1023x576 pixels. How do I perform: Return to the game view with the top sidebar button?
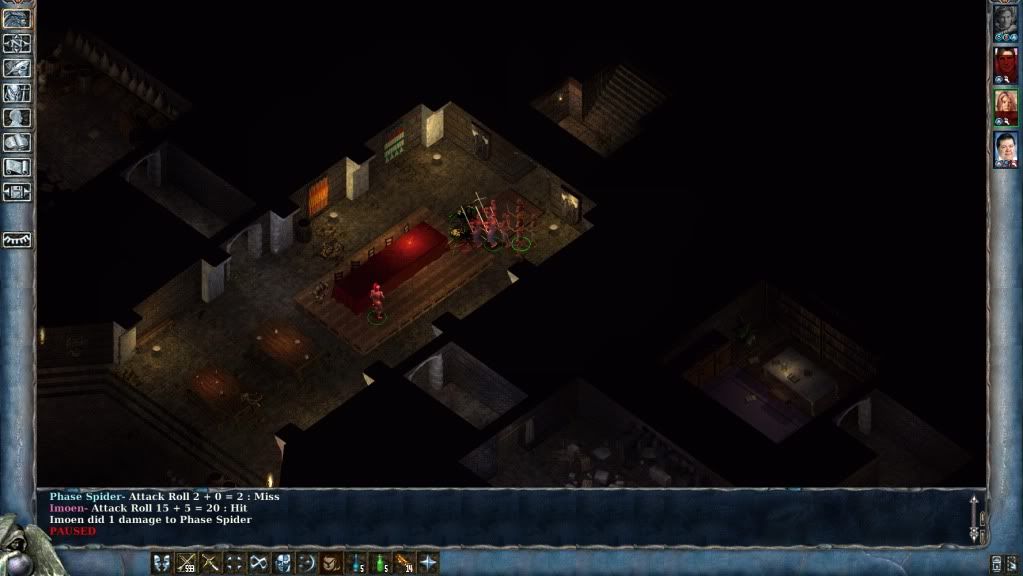pos(18,18)
